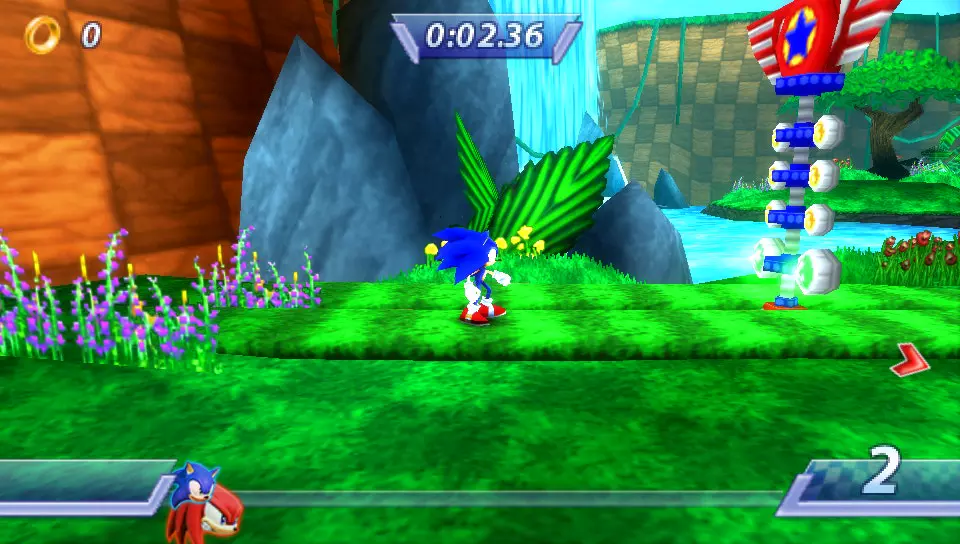Click the gold ring icon
The height and width of the screenshot is (544, 960).
point(42,35)
